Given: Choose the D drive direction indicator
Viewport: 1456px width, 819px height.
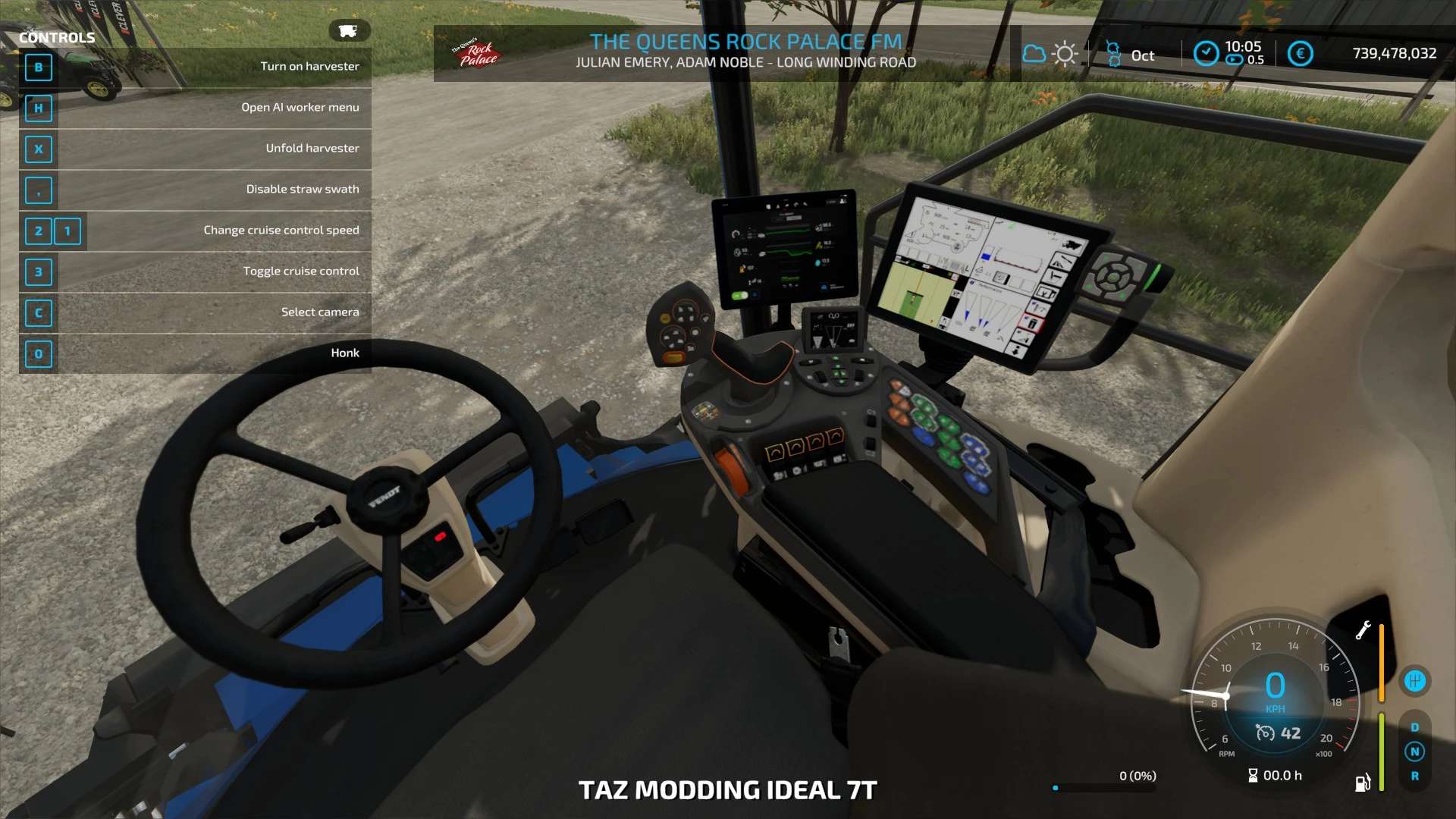Looking at the screenshot, I should tap(1414, 727).
